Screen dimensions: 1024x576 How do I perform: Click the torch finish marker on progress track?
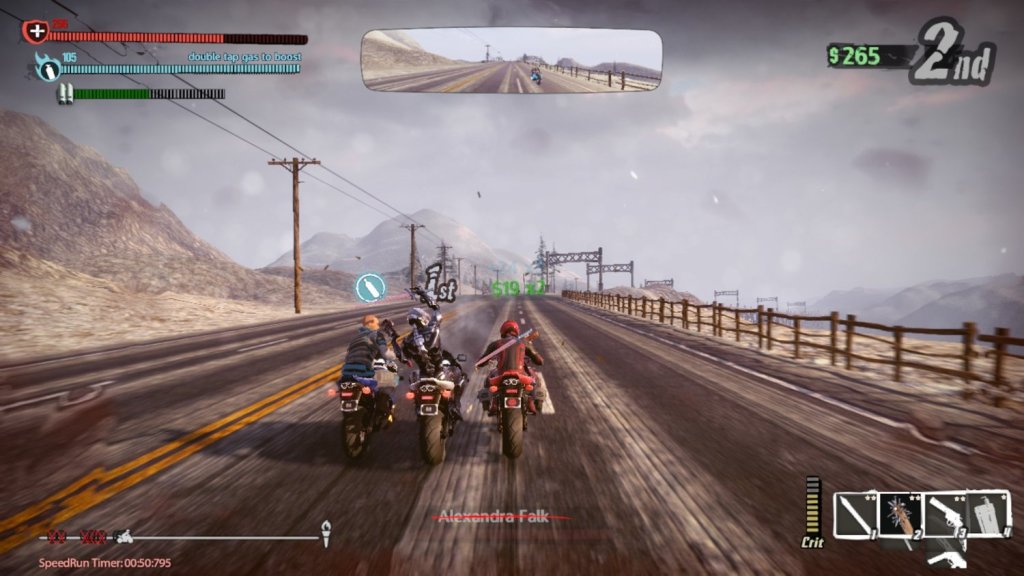pos(325,533)
